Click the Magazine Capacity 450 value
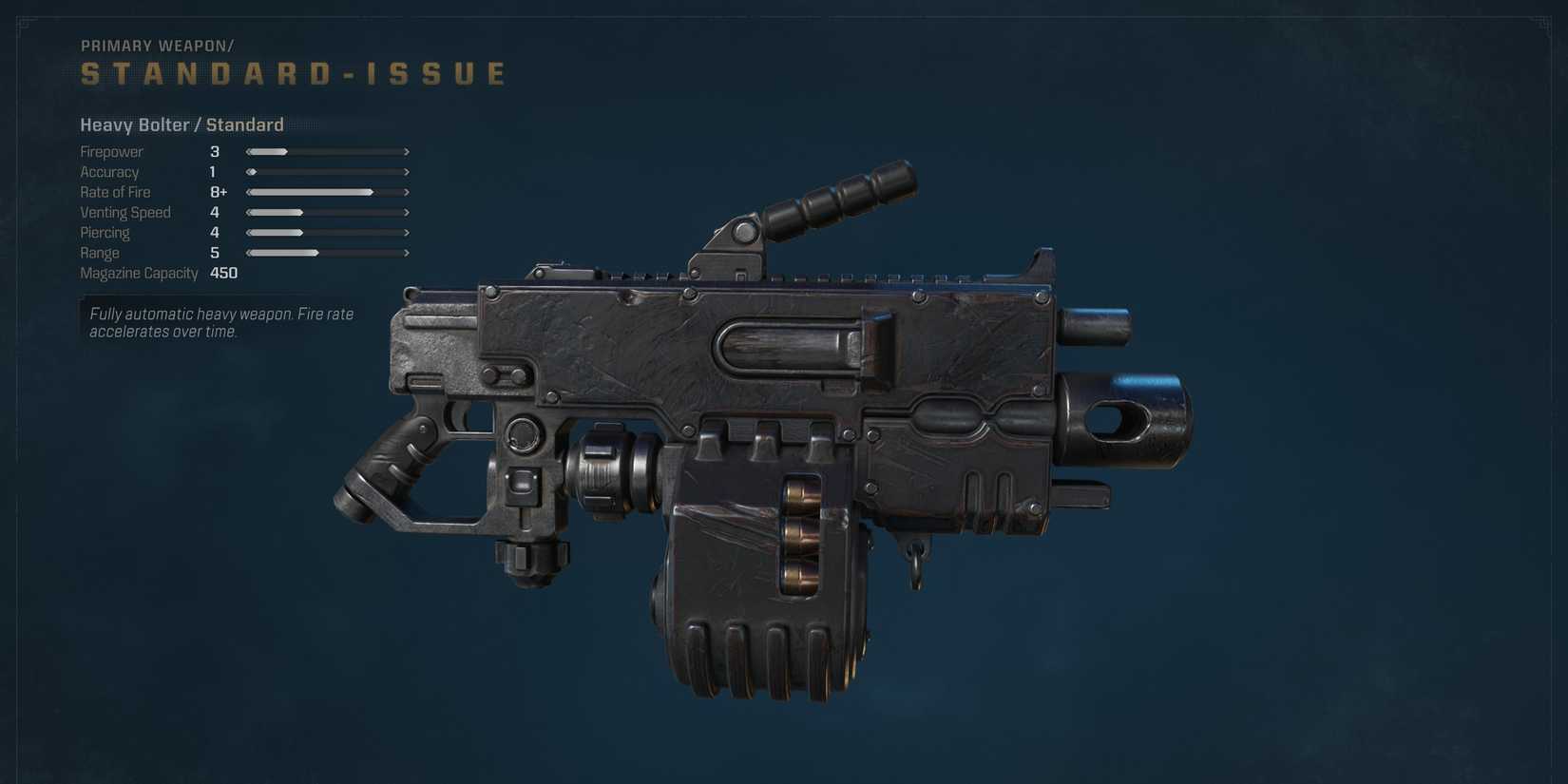The height and width of the screenshot is (784, 1568). 224,273
